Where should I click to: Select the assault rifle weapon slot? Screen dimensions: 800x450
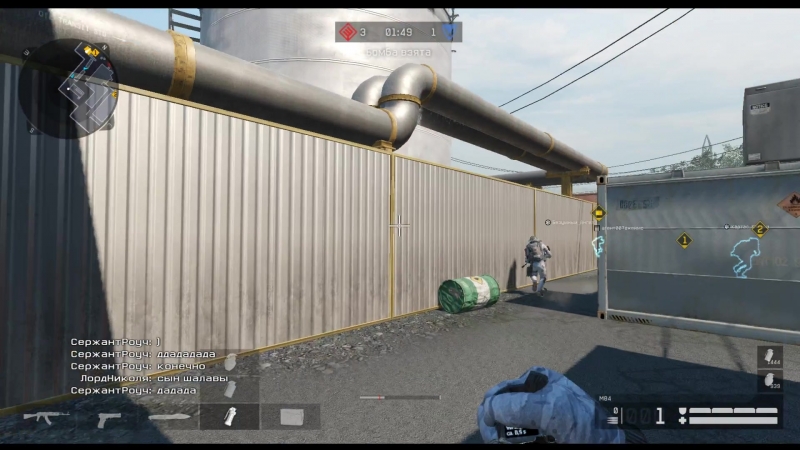[46, 416]
